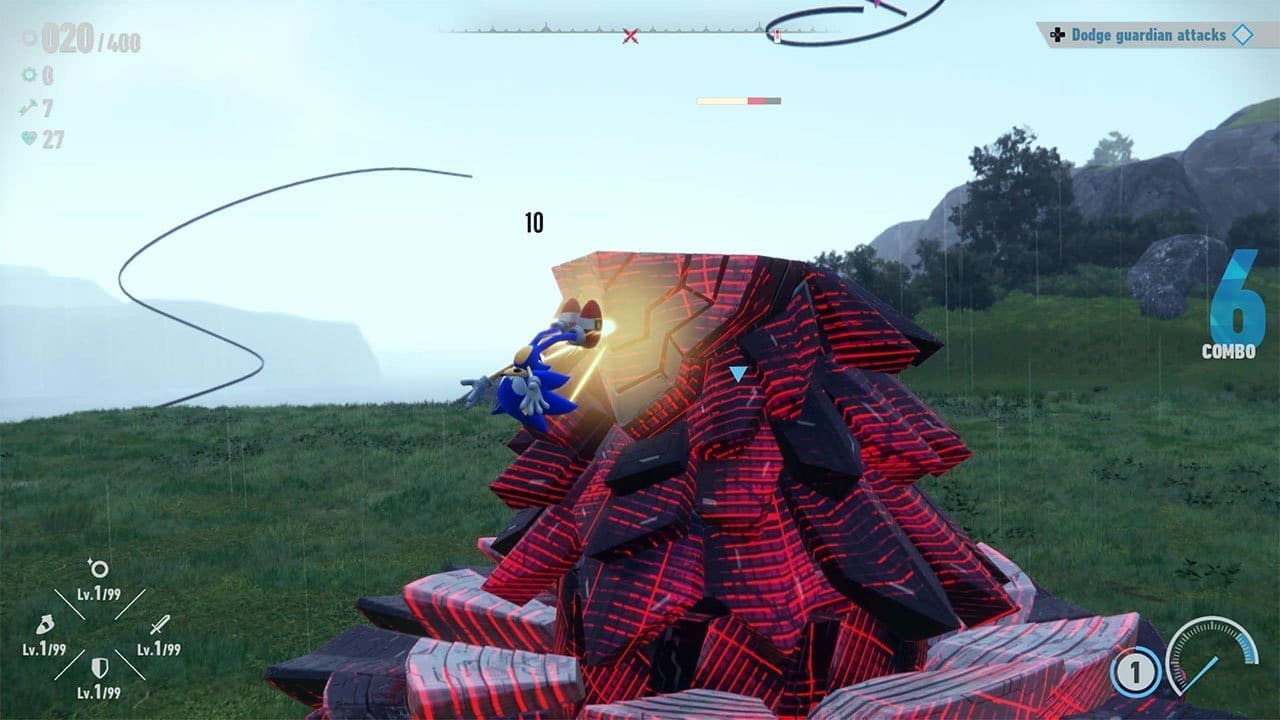Click the key collectible icon showing 7
The height and width of the screenshot is (720, 1280).
tap(28, 105)
